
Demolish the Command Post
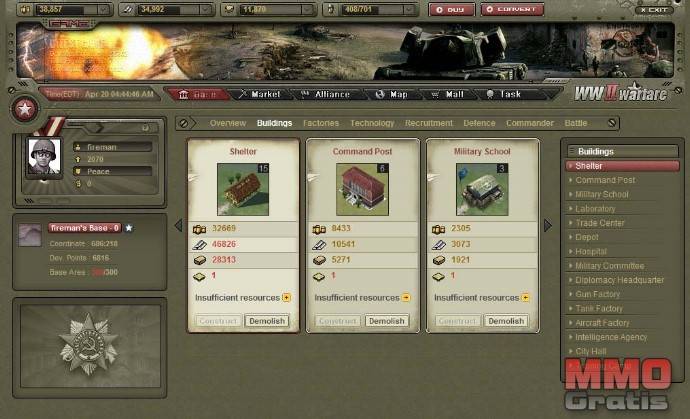tap(386, 321)
